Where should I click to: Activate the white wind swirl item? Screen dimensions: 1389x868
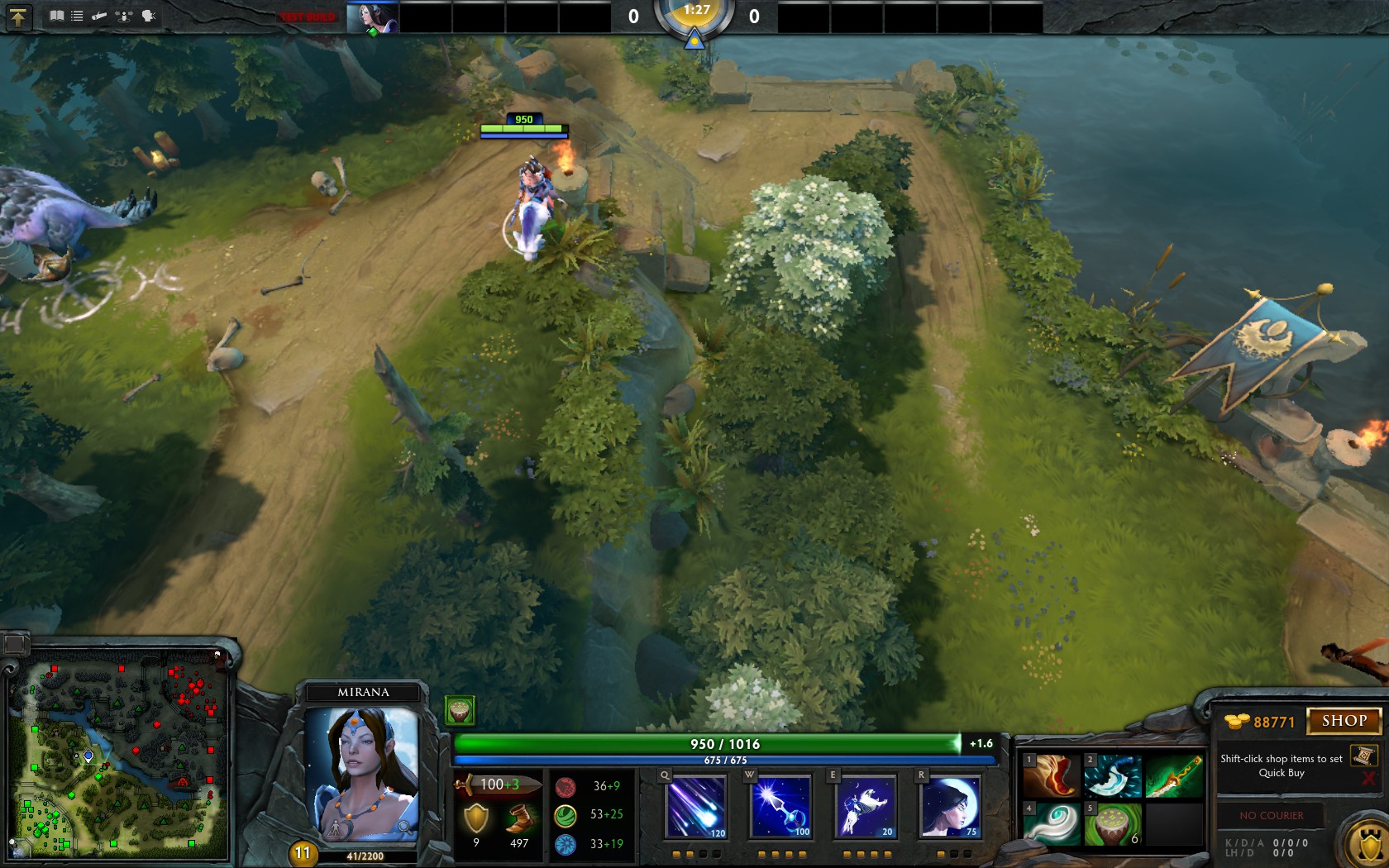(x=1051, y=824)
